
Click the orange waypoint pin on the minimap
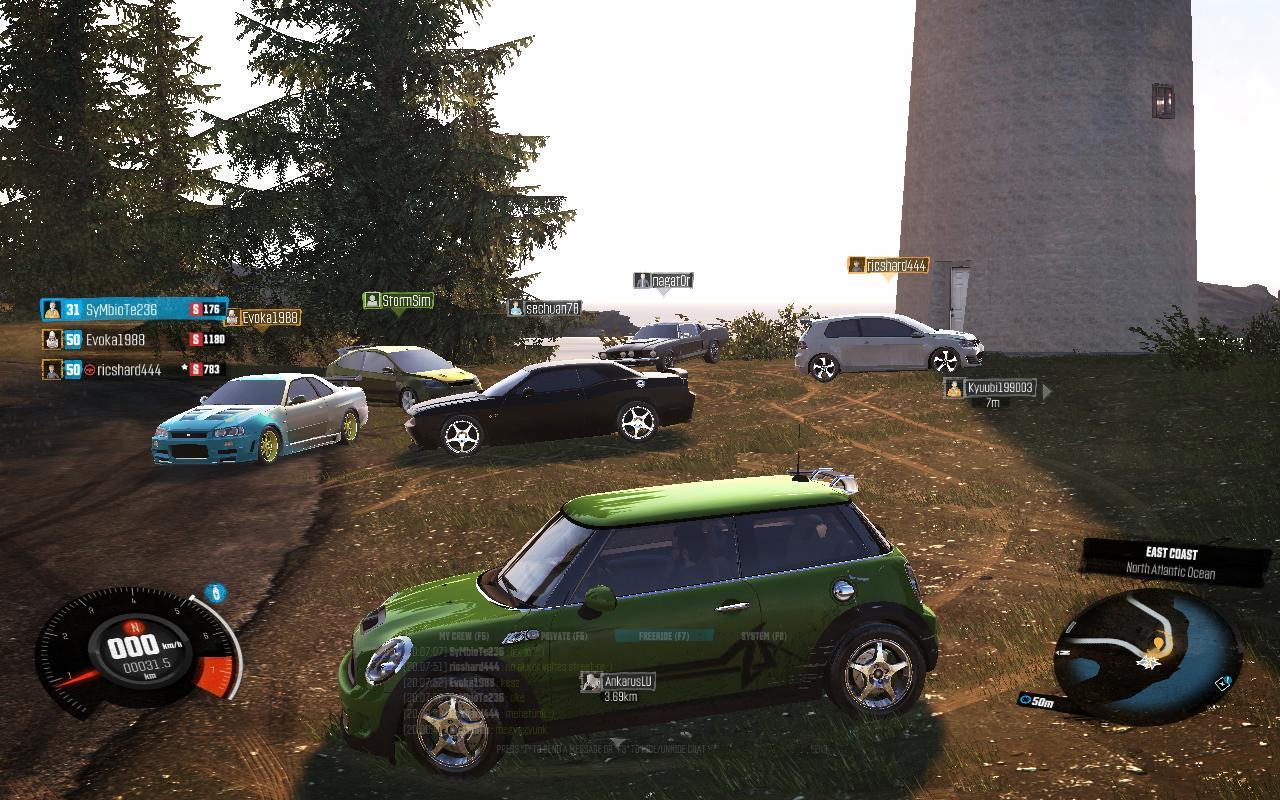click(1160, 642)
